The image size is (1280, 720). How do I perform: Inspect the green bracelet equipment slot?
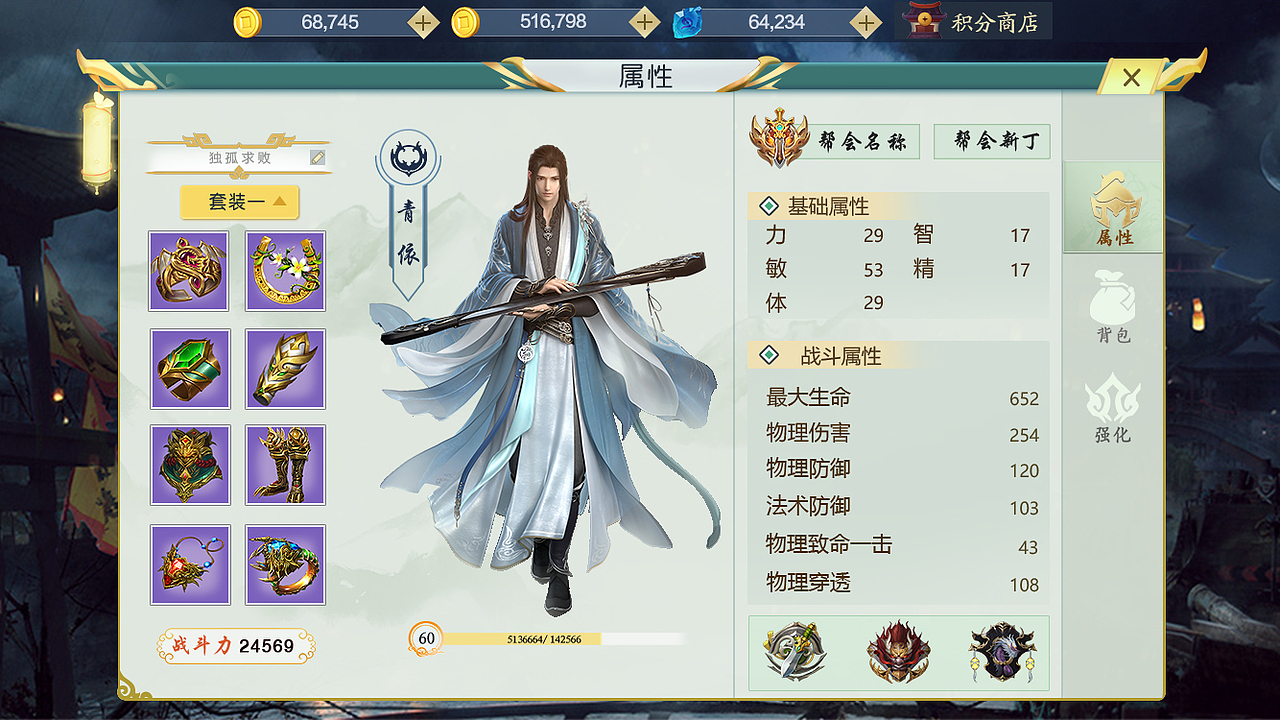[x=190, y=369]
